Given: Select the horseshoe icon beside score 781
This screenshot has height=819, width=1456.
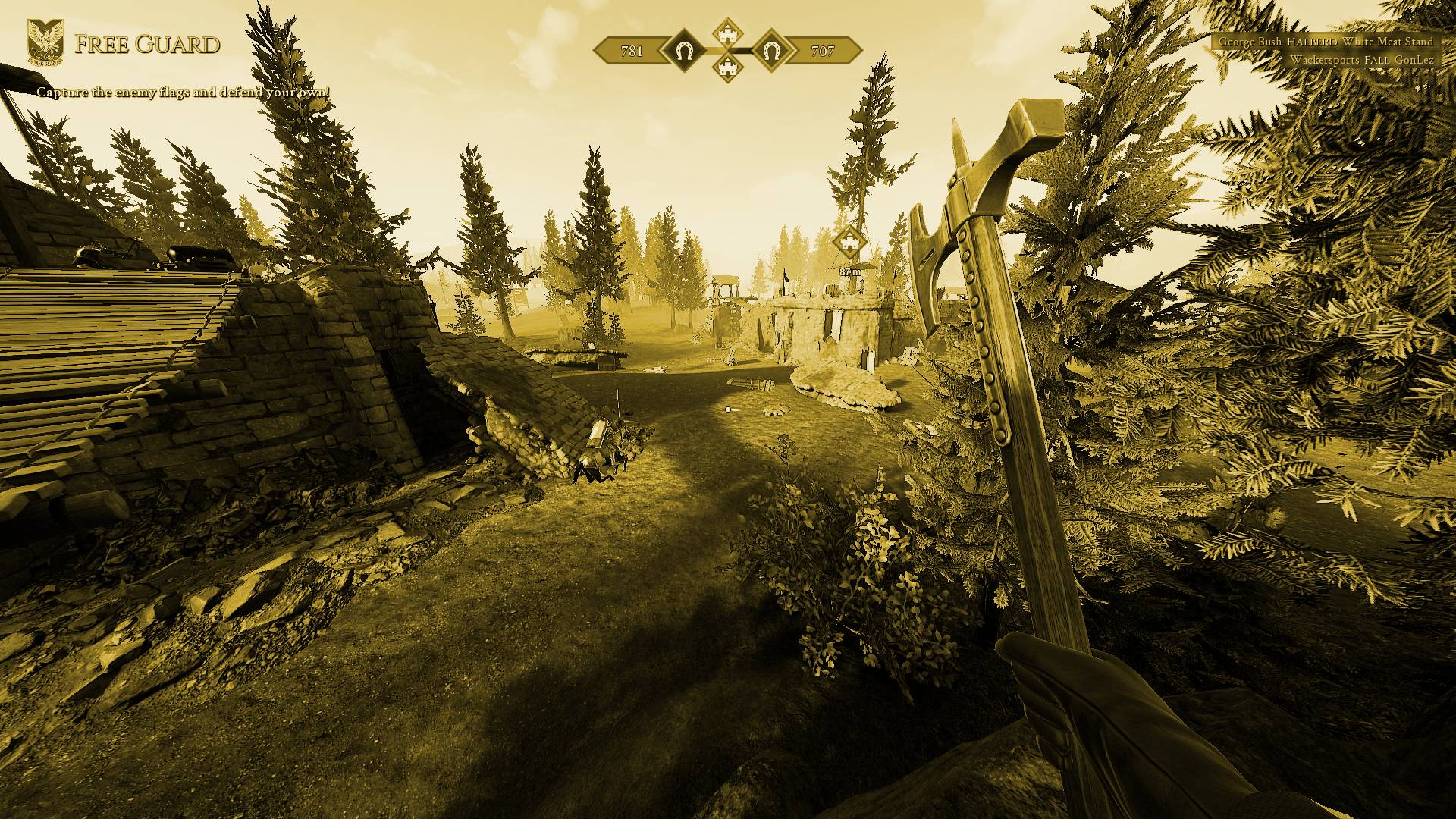Looking at the screenshot, I should 683,52.
